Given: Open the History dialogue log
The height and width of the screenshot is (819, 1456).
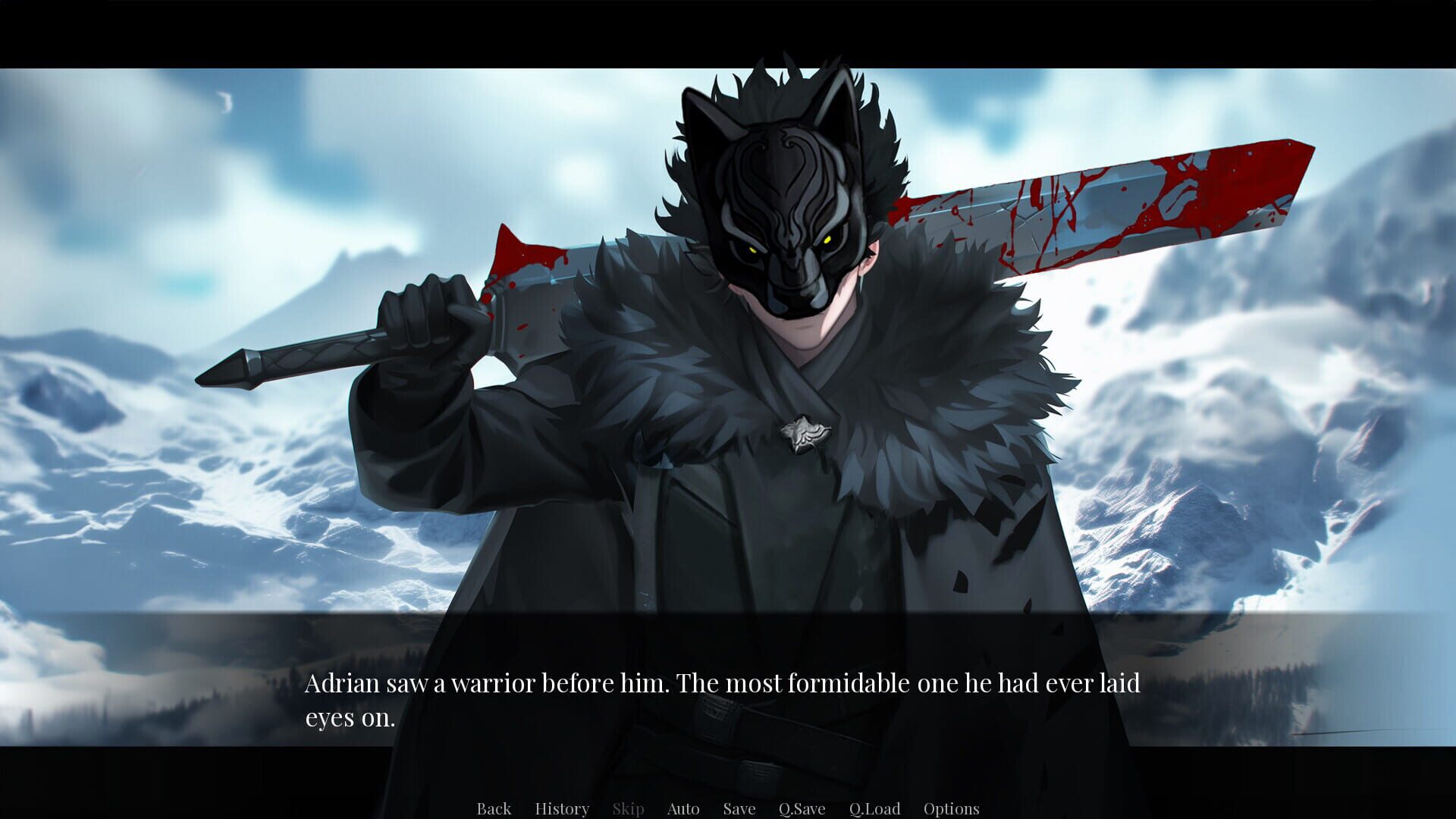Looking at the screenshot, I should [x=562, y=808].
